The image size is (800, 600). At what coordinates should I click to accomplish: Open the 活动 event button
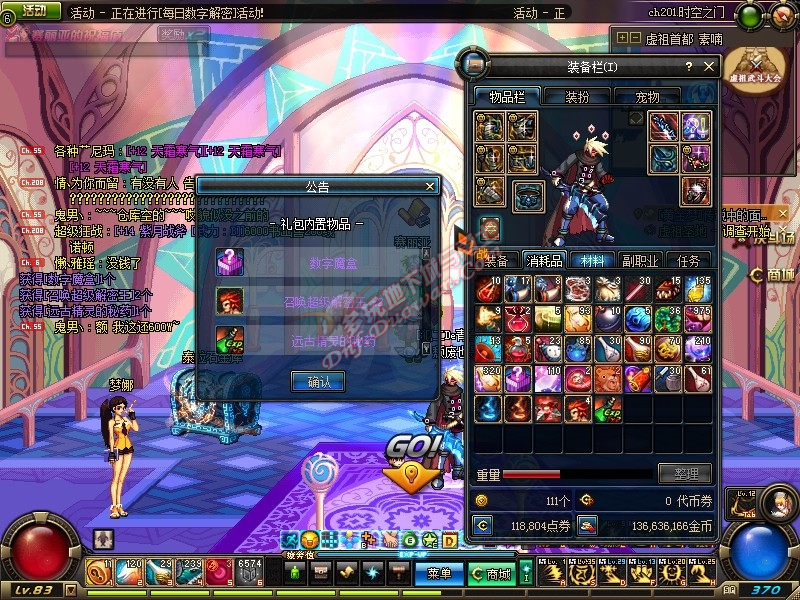pyautogui.click(x=34, y=10)
